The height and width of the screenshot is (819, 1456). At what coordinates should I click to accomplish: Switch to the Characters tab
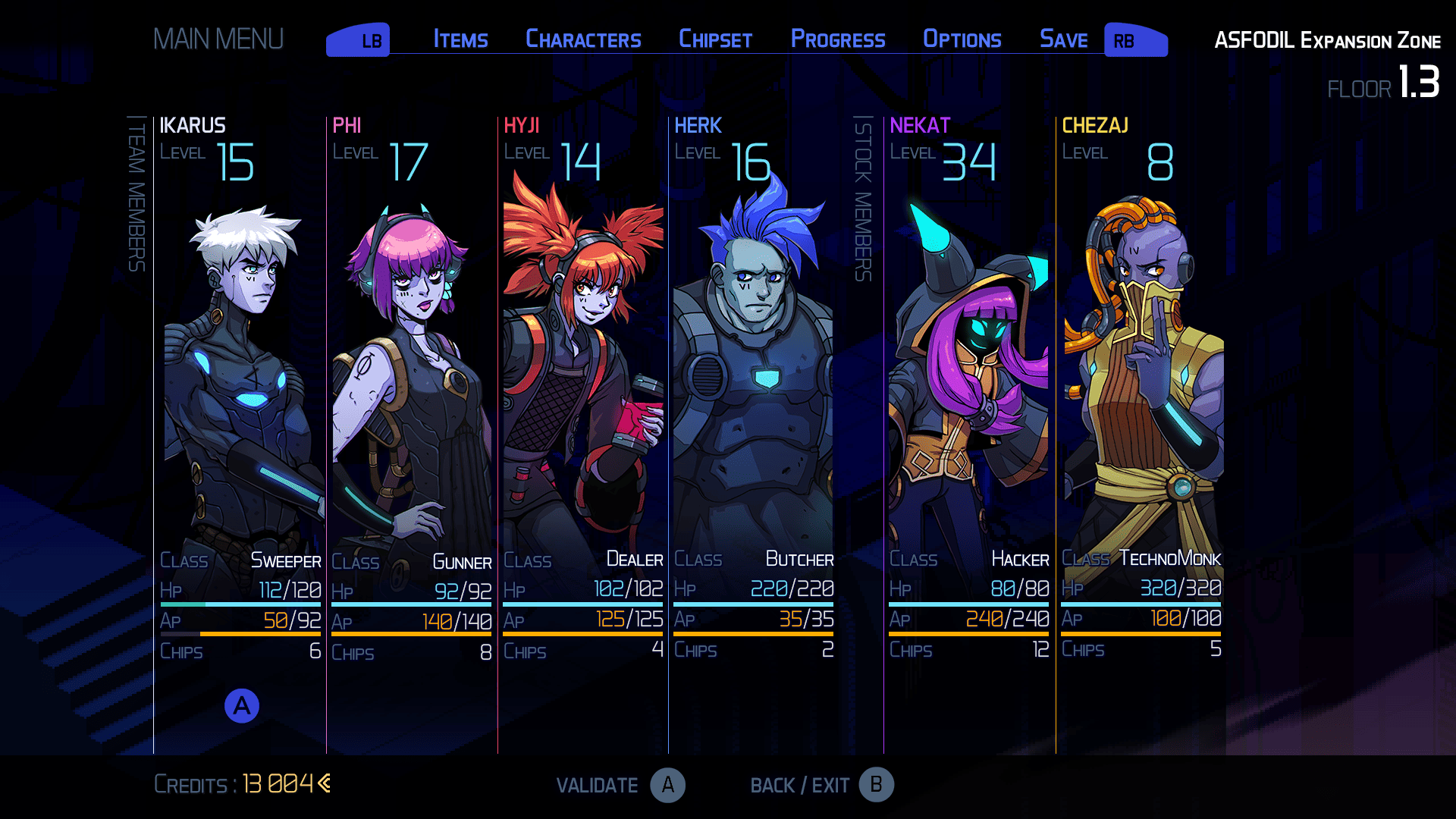click(583, 39)
